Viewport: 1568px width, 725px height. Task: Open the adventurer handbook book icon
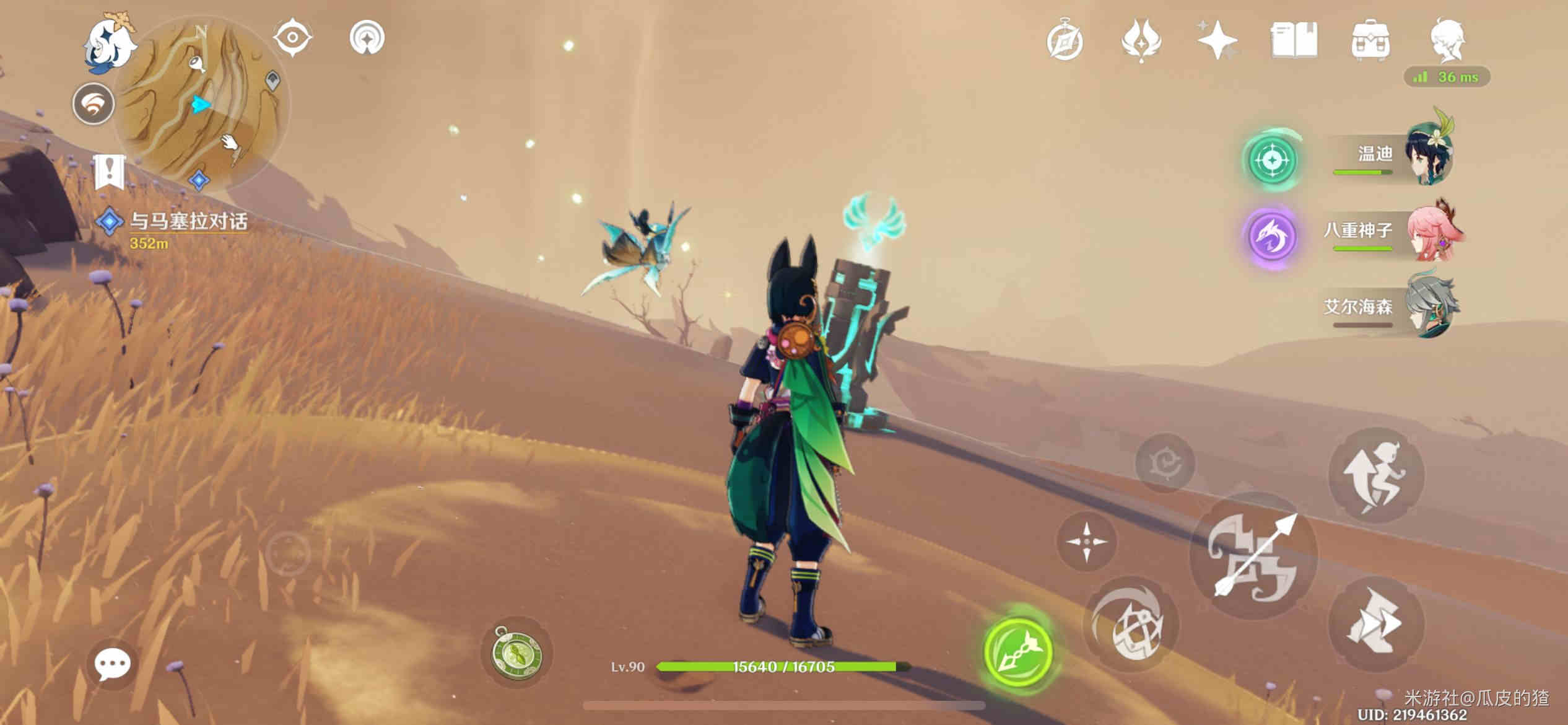pos(1294,41)
